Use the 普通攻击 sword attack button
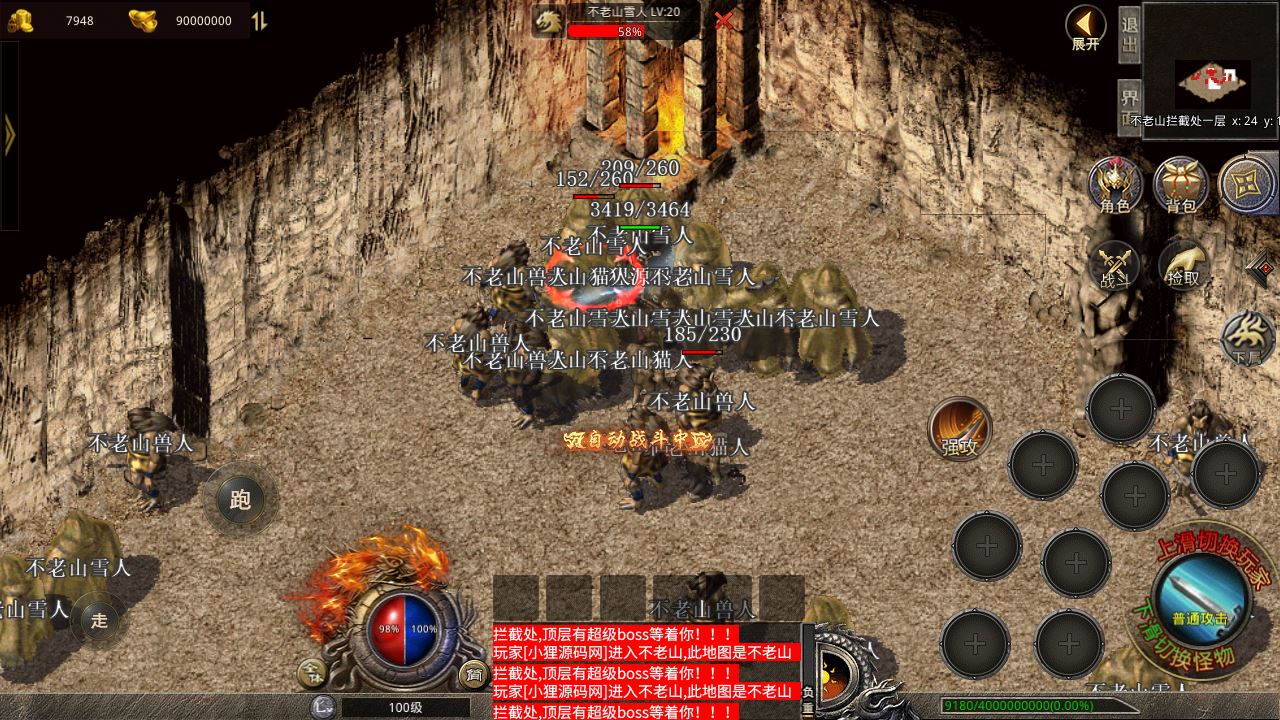 coord(1200,600)
